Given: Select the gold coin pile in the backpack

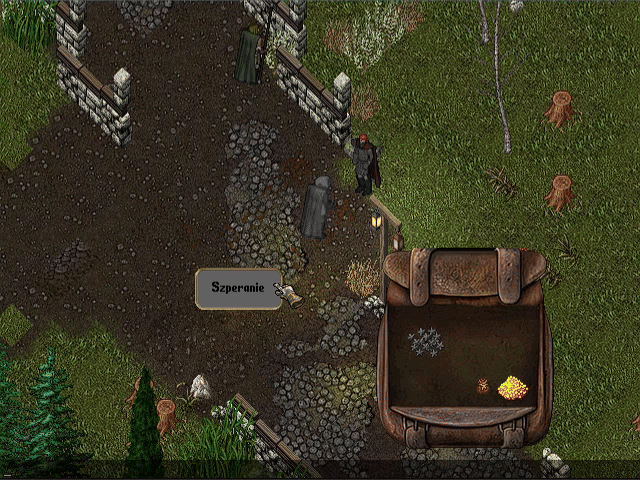Looking at the screenshot, I should pyautogui.click(x=512, y=387).
